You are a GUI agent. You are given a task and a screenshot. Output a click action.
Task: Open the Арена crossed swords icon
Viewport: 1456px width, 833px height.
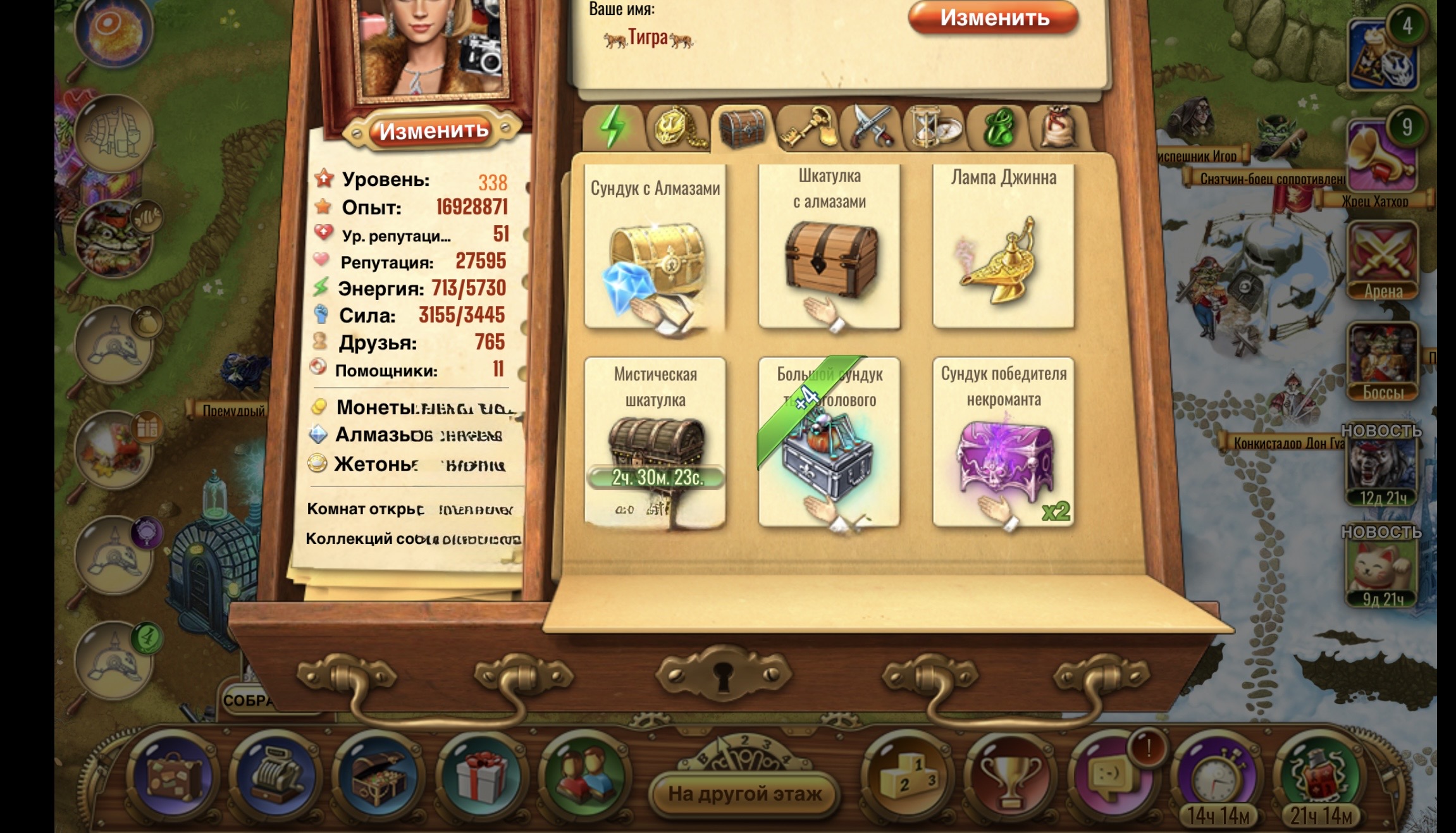(x=1383, y=261)
